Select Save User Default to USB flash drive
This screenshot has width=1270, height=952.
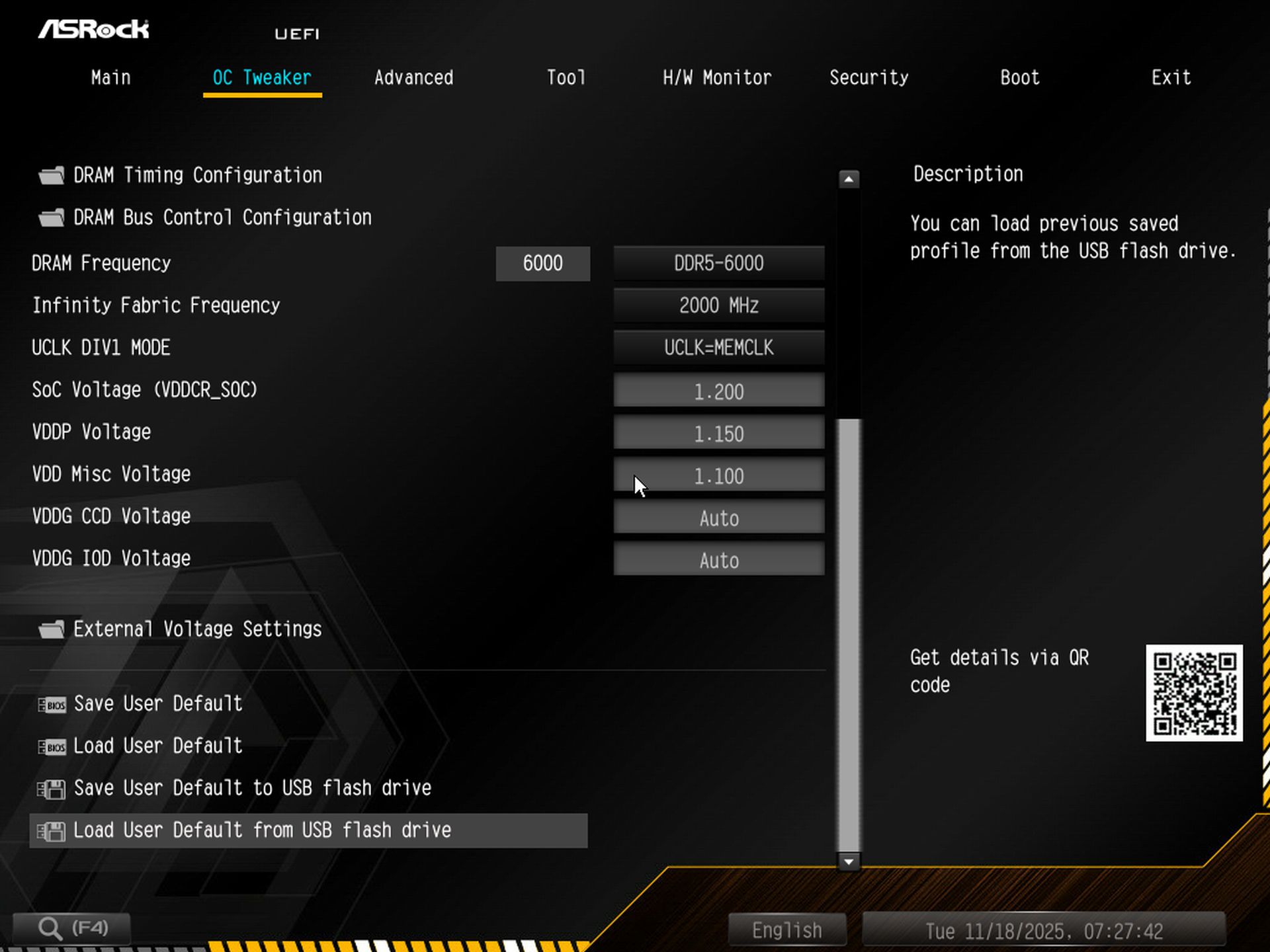[251, 788]
